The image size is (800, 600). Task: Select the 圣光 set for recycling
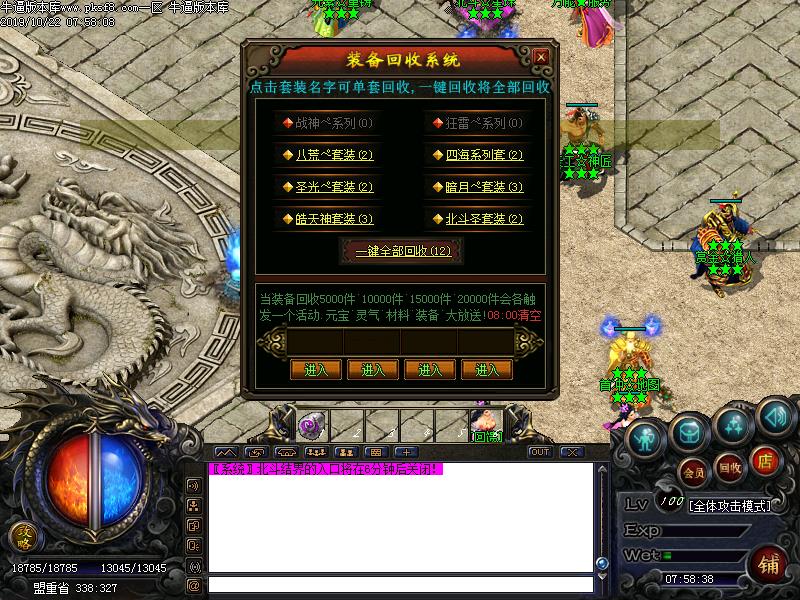click(x=327, y=187)
